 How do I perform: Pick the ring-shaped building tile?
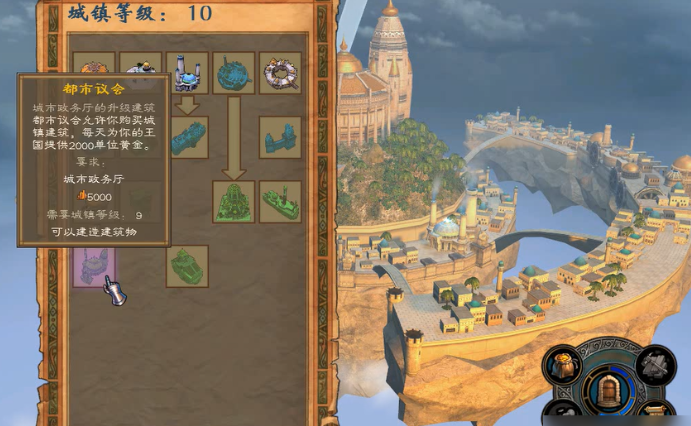click(280, 72)
